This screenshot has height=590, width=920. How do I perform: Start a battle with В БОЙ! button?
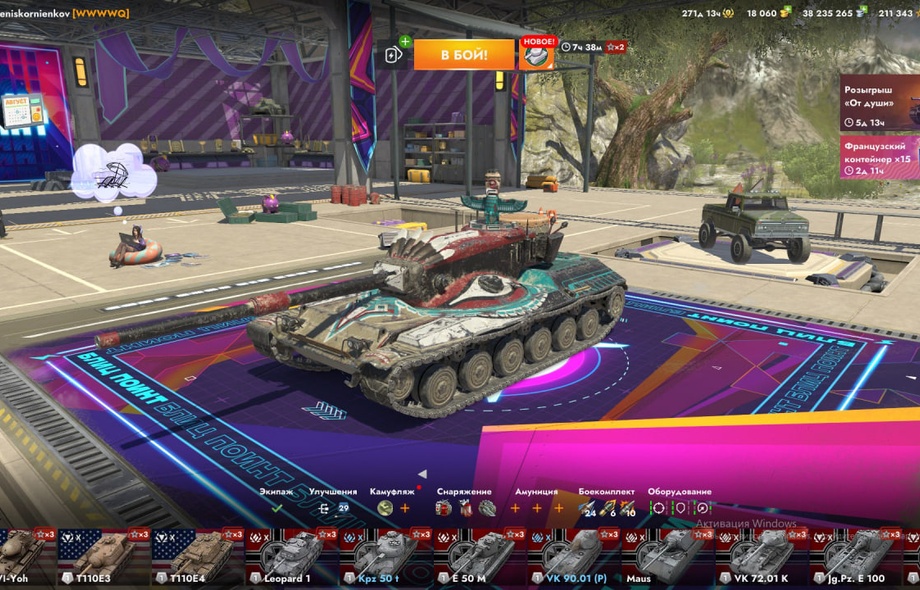pyautogui.click(x=464, y=54)
